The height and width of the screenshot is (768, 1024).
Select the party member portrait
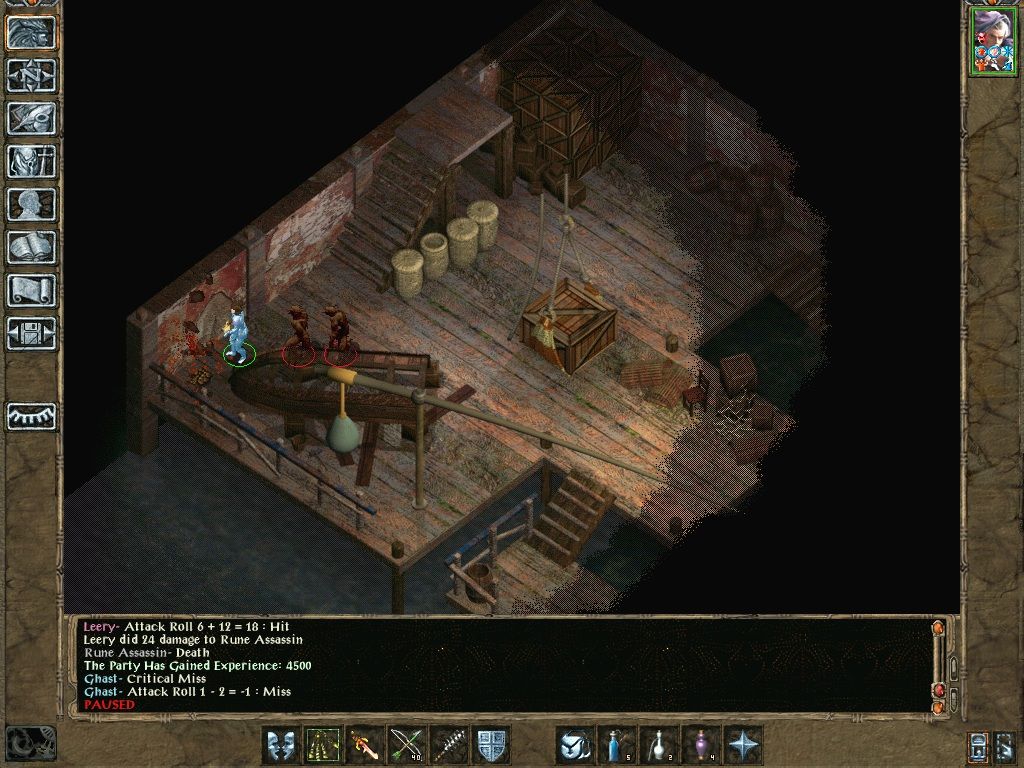coord(992,41)
